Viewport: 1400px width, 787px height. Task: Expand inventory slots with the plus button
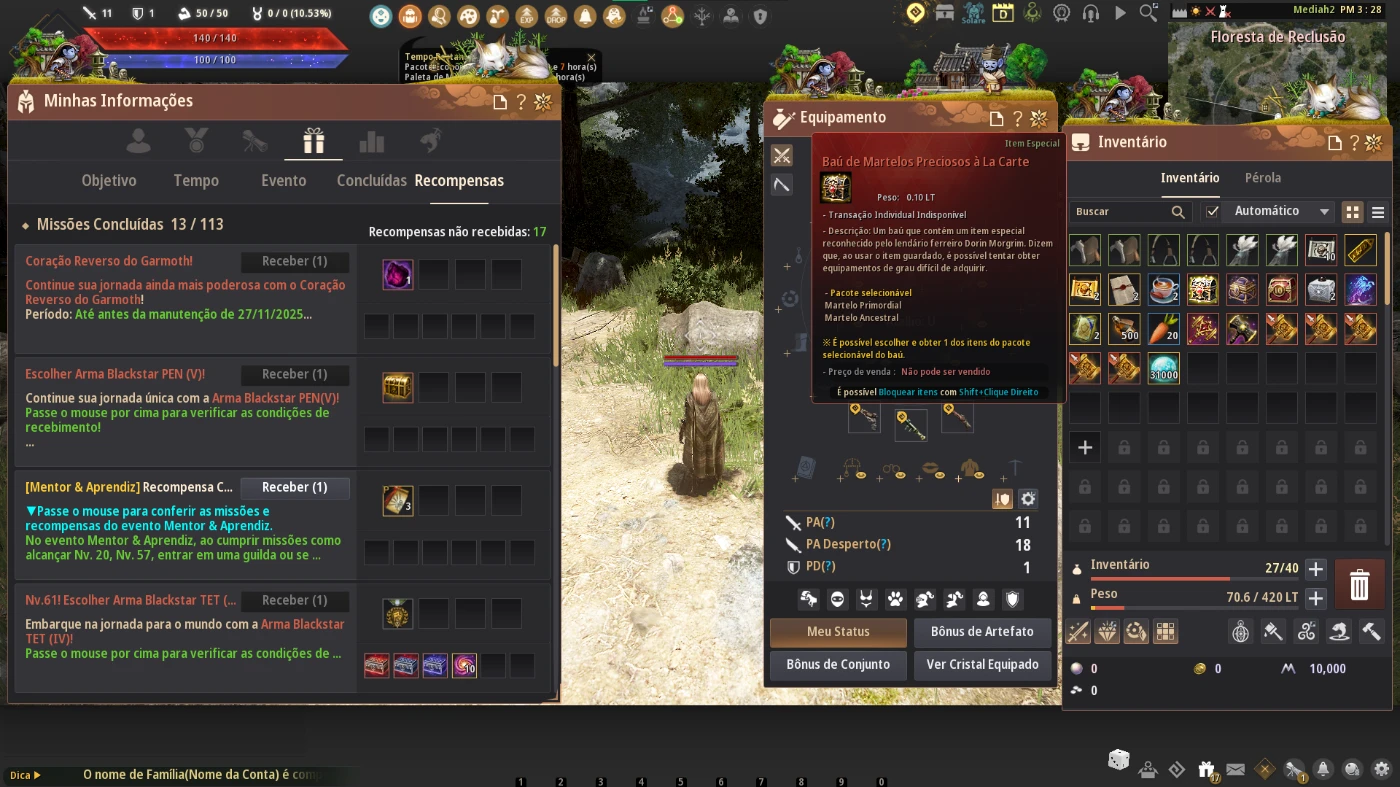1316,569
